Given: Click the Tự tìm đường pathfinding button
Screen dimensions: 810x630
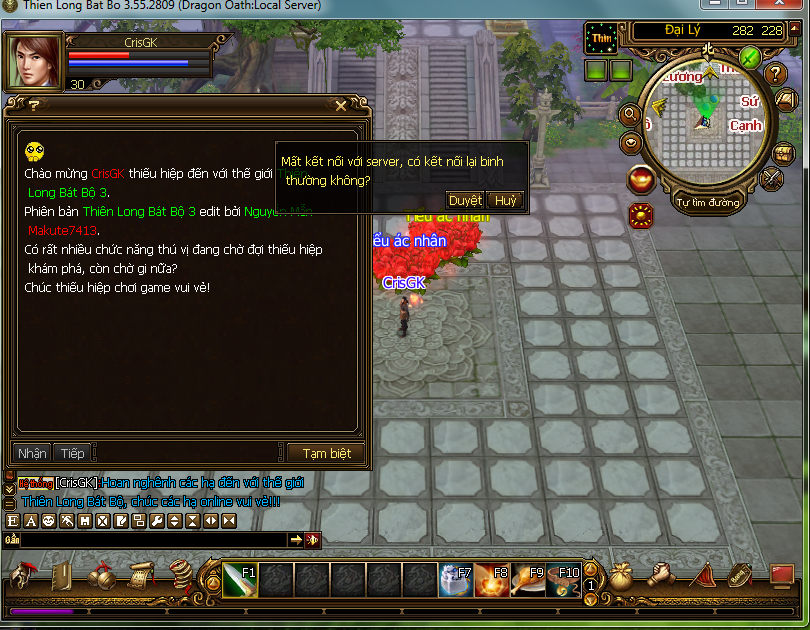Looking at the screenshot, I should tap(708, 203).
